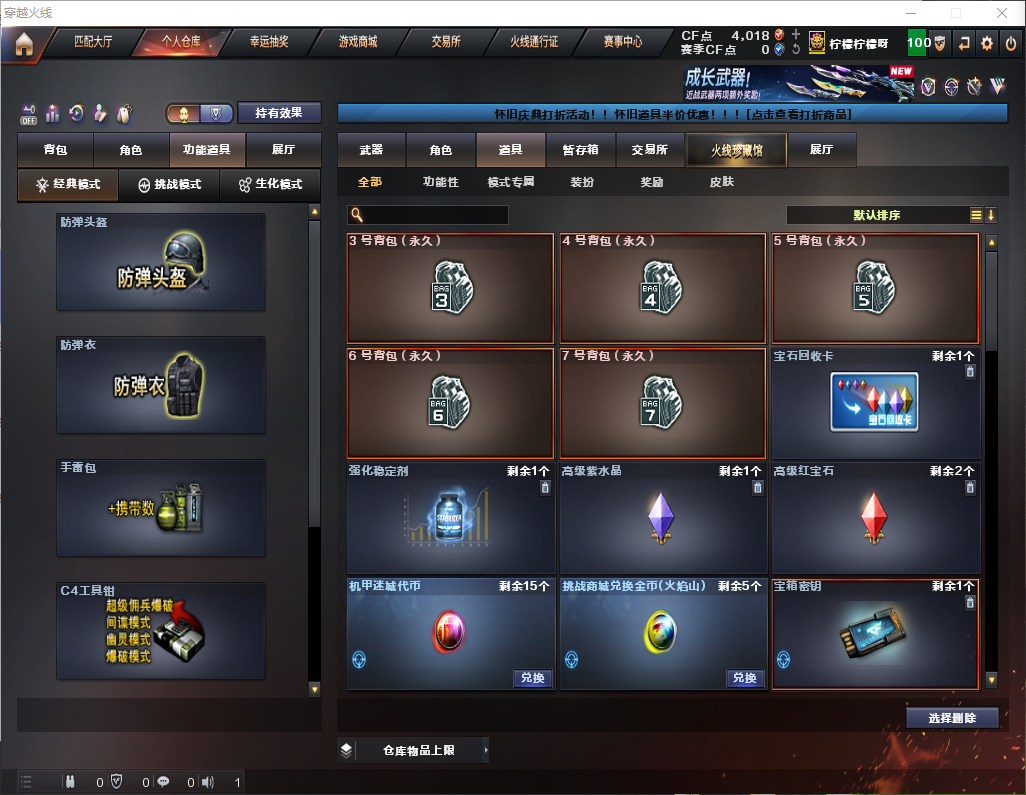Viewport: 1026px width, 795px height.
Task: Open the 幸运抽奖 lucky draw page
Action: [x=268, y=42]
